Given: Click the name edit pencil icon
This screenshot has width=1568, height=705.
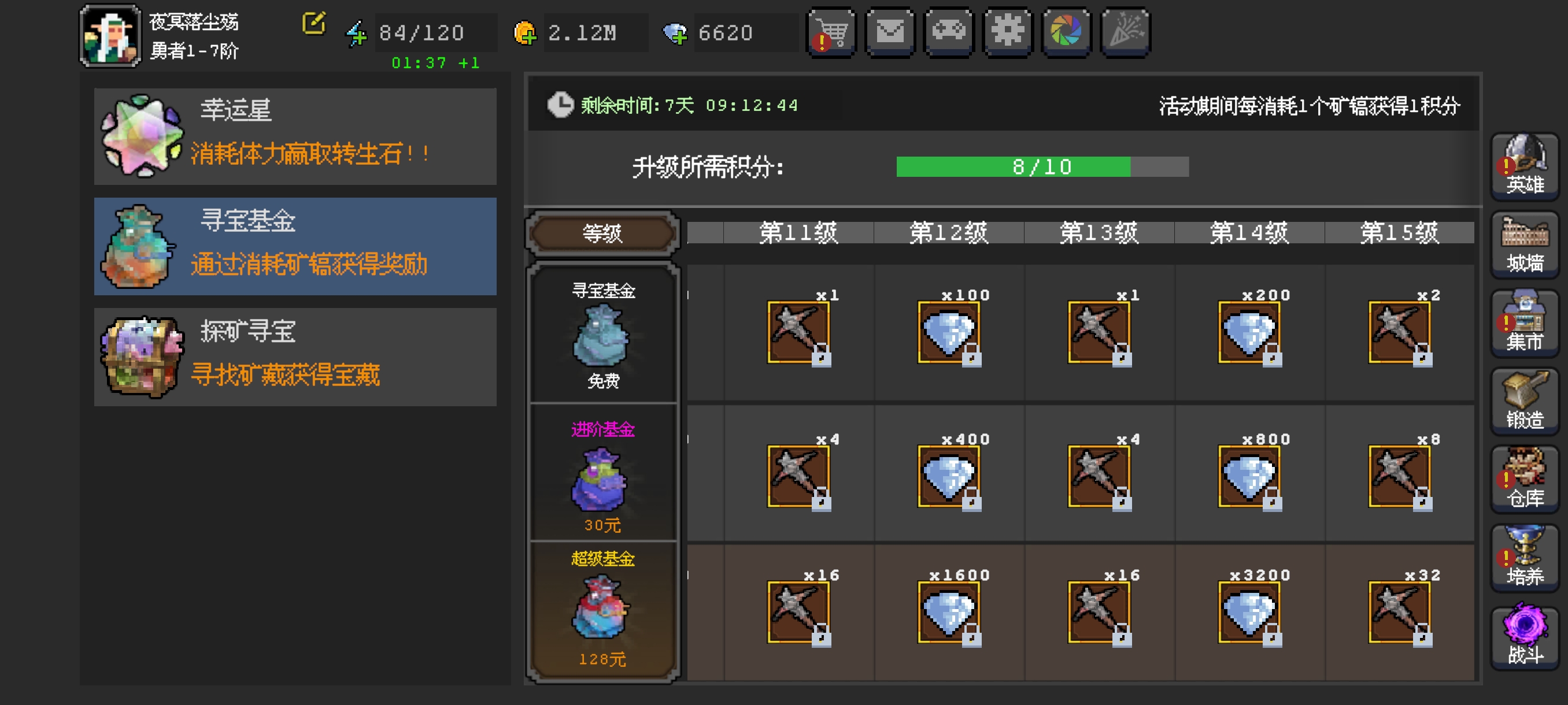Looking at the screenshot, I should 313,24.
